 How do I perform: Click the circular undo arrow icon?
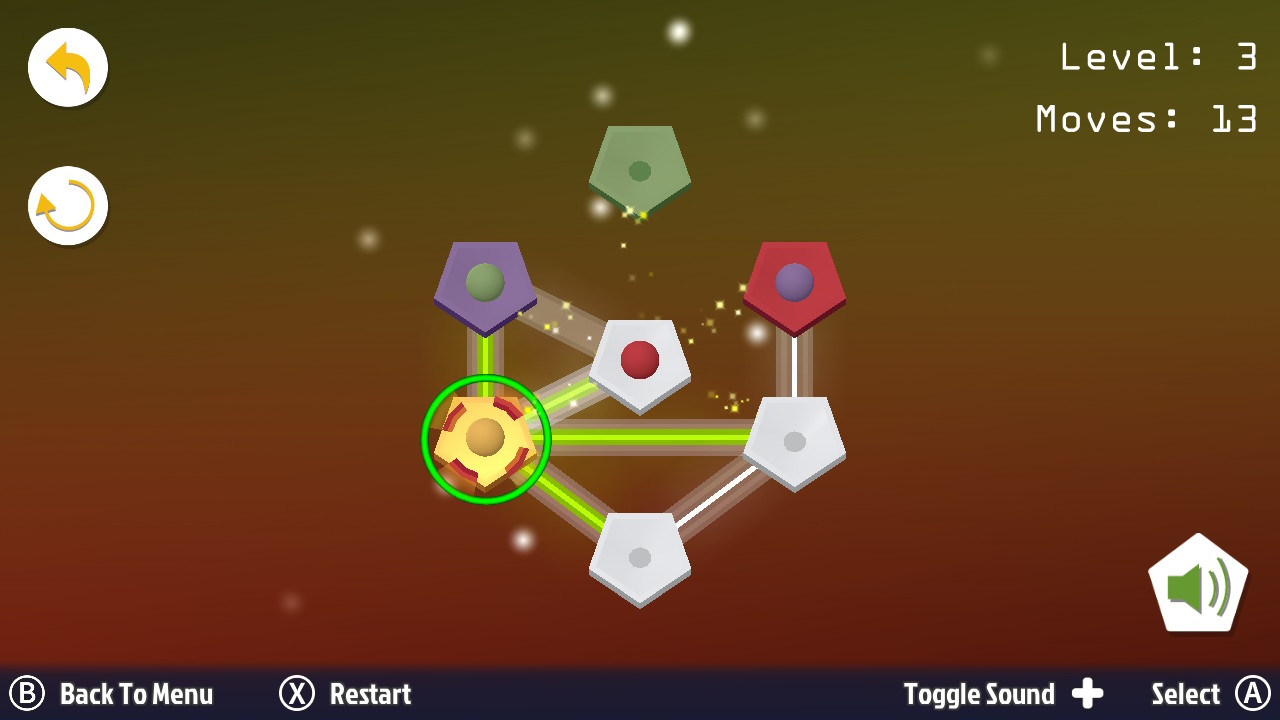point(67,205)
